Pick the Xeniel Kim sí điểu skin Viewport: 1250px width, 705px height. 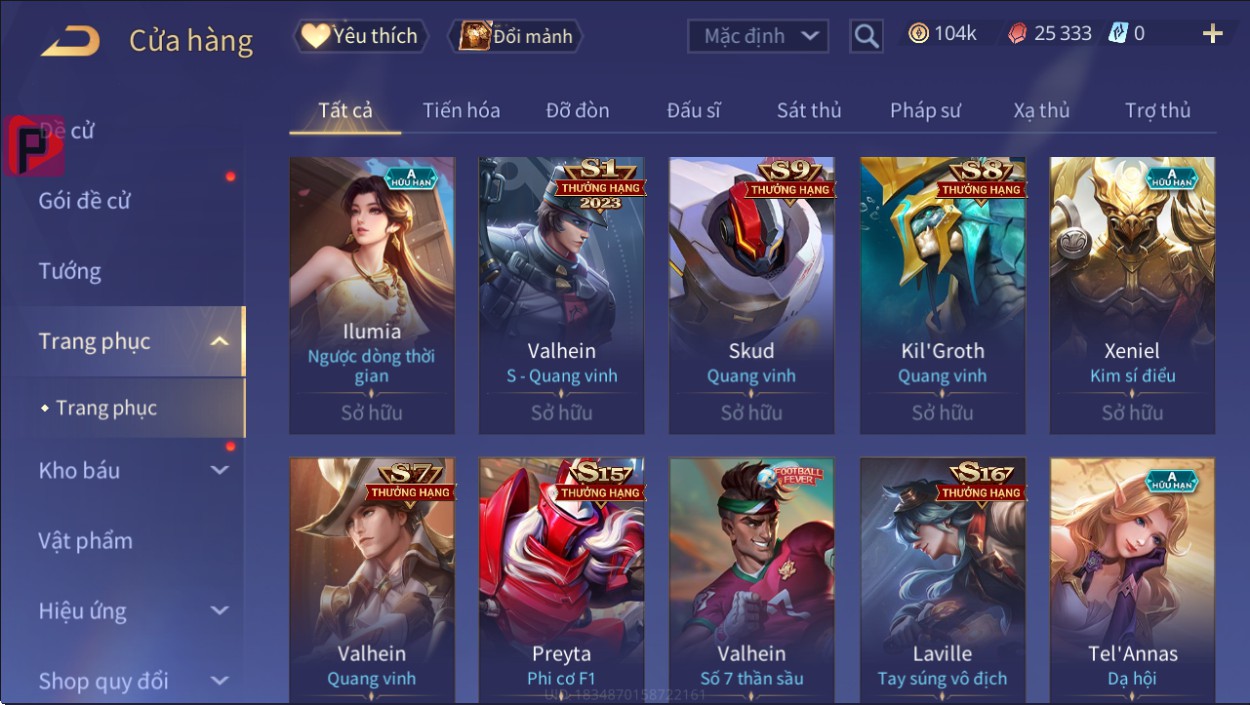click(1132, 295)
